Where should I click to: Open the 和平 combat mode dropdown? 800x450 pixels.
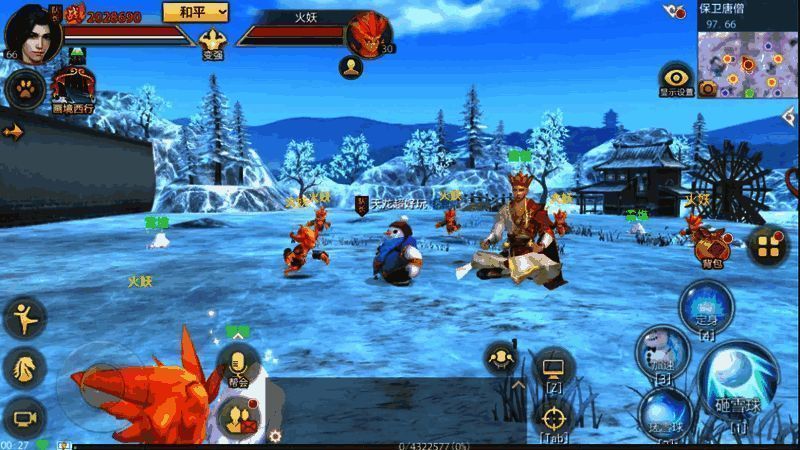pos(195,11)
